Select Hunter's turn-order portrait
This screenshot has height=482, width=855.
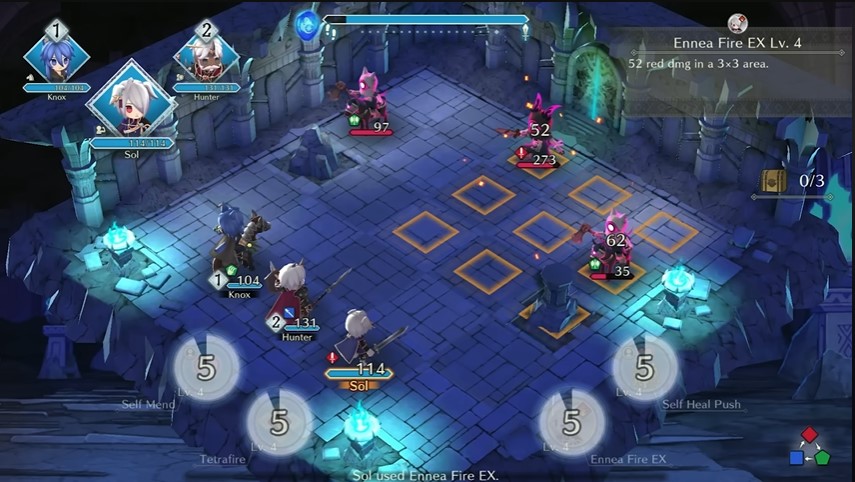pos(207,58)
